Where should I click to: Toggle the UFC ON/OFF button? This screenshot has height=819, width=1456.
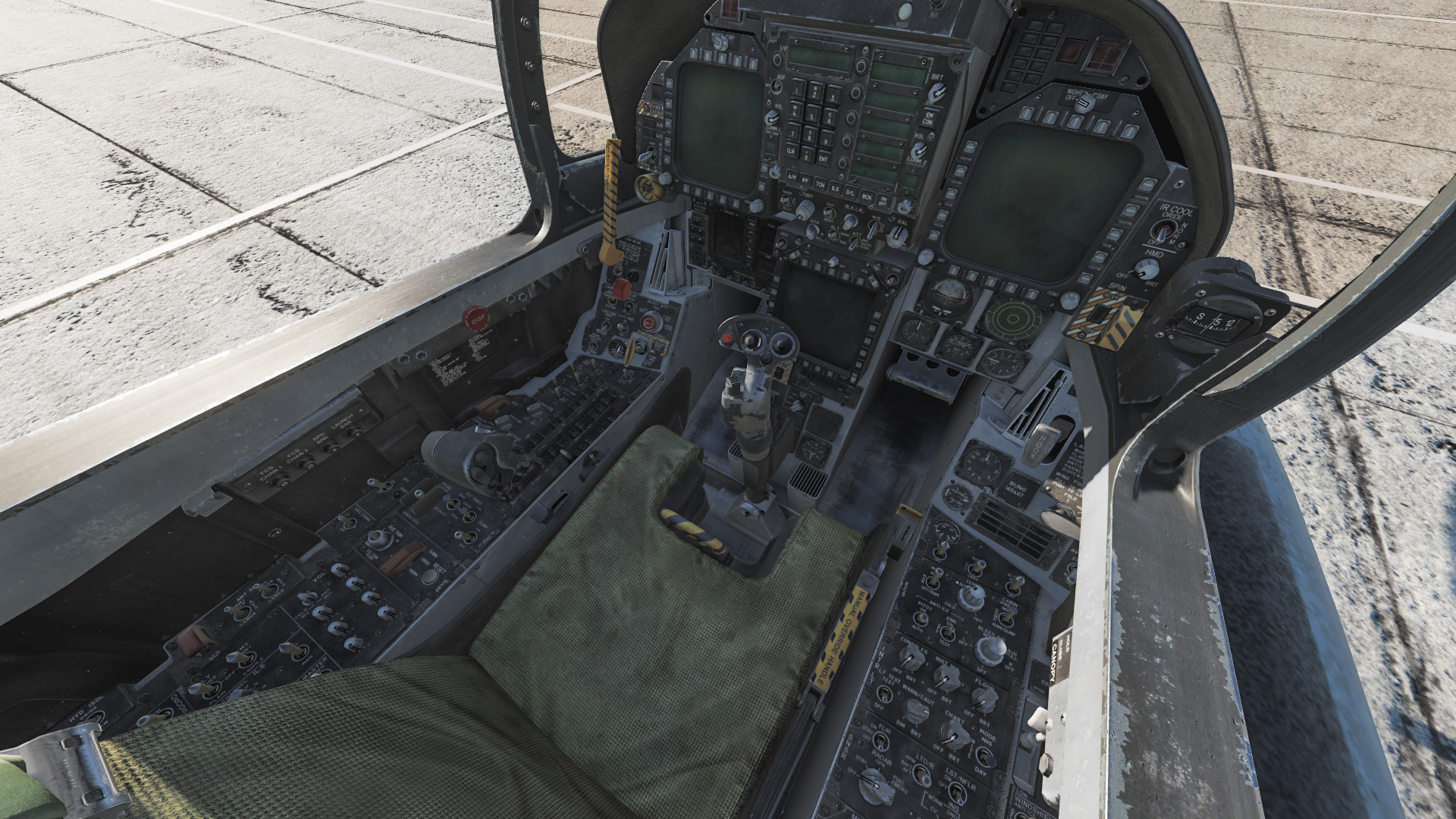pyautogui.click(x=883, y=201)
